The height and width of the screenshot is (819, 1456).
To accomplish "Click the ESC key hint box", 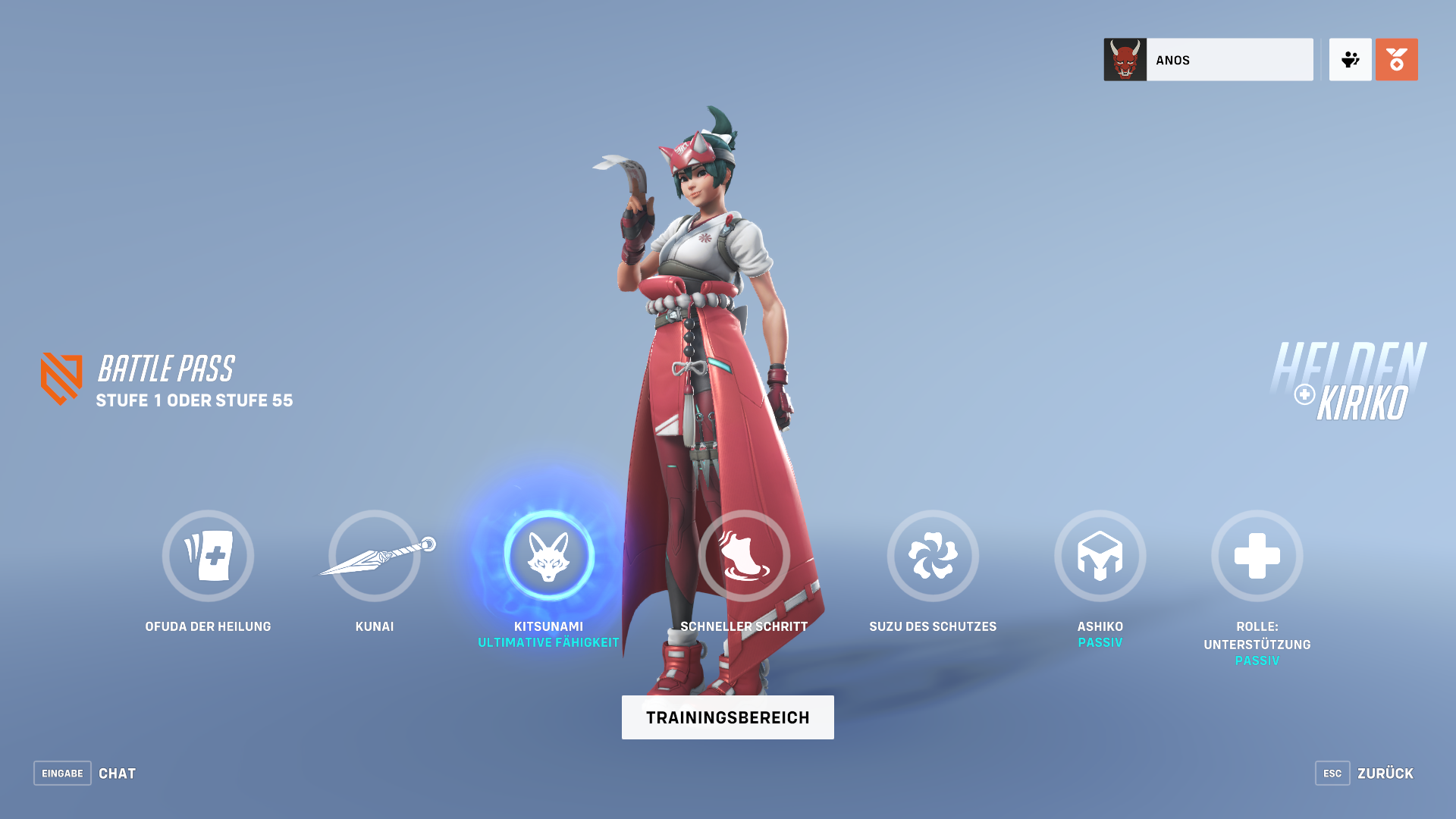I will click(x=1332, y=773).
